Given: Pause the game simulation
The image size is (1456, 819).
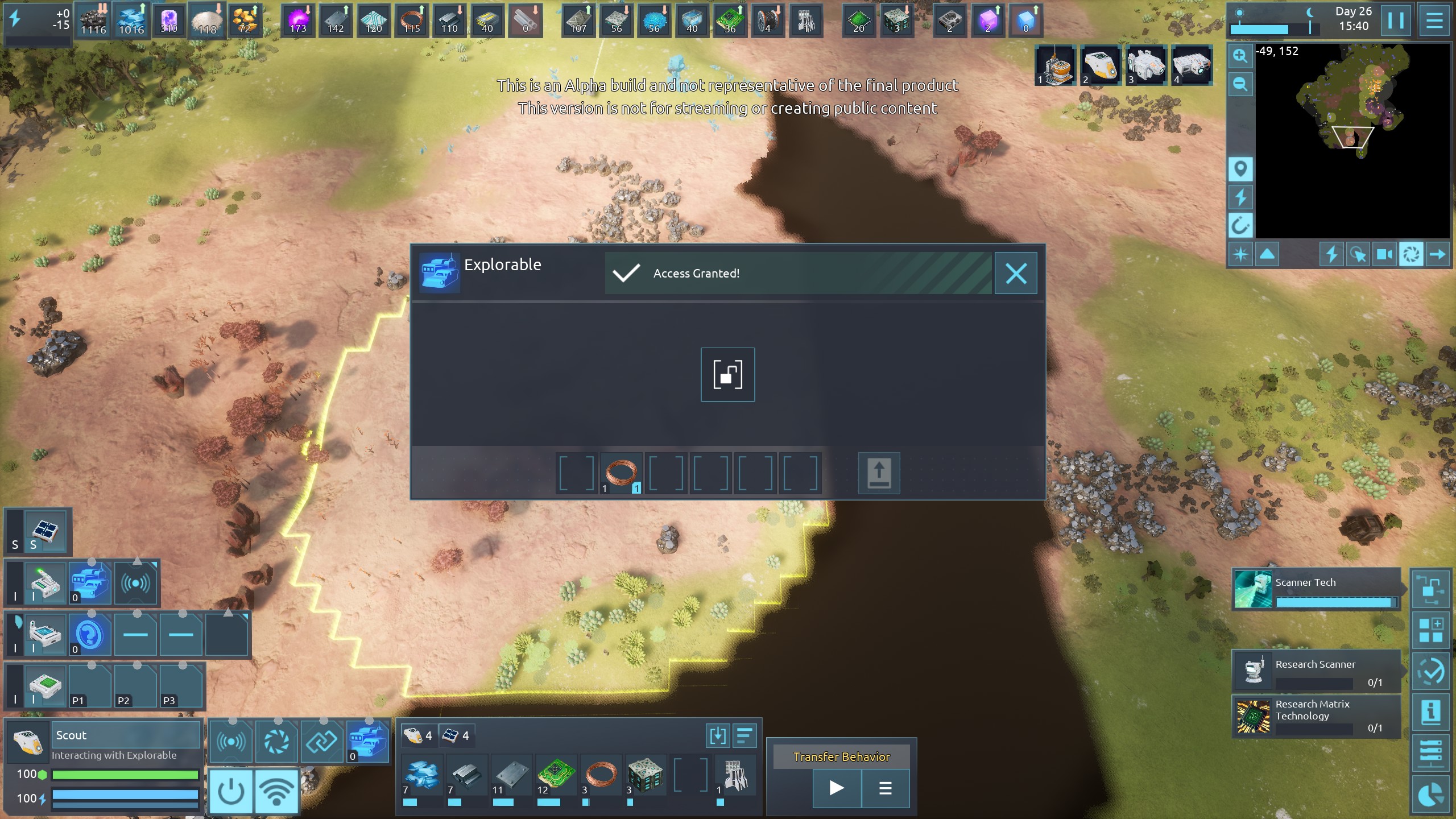Looking at the screenshot, I should click(1395, 20).
